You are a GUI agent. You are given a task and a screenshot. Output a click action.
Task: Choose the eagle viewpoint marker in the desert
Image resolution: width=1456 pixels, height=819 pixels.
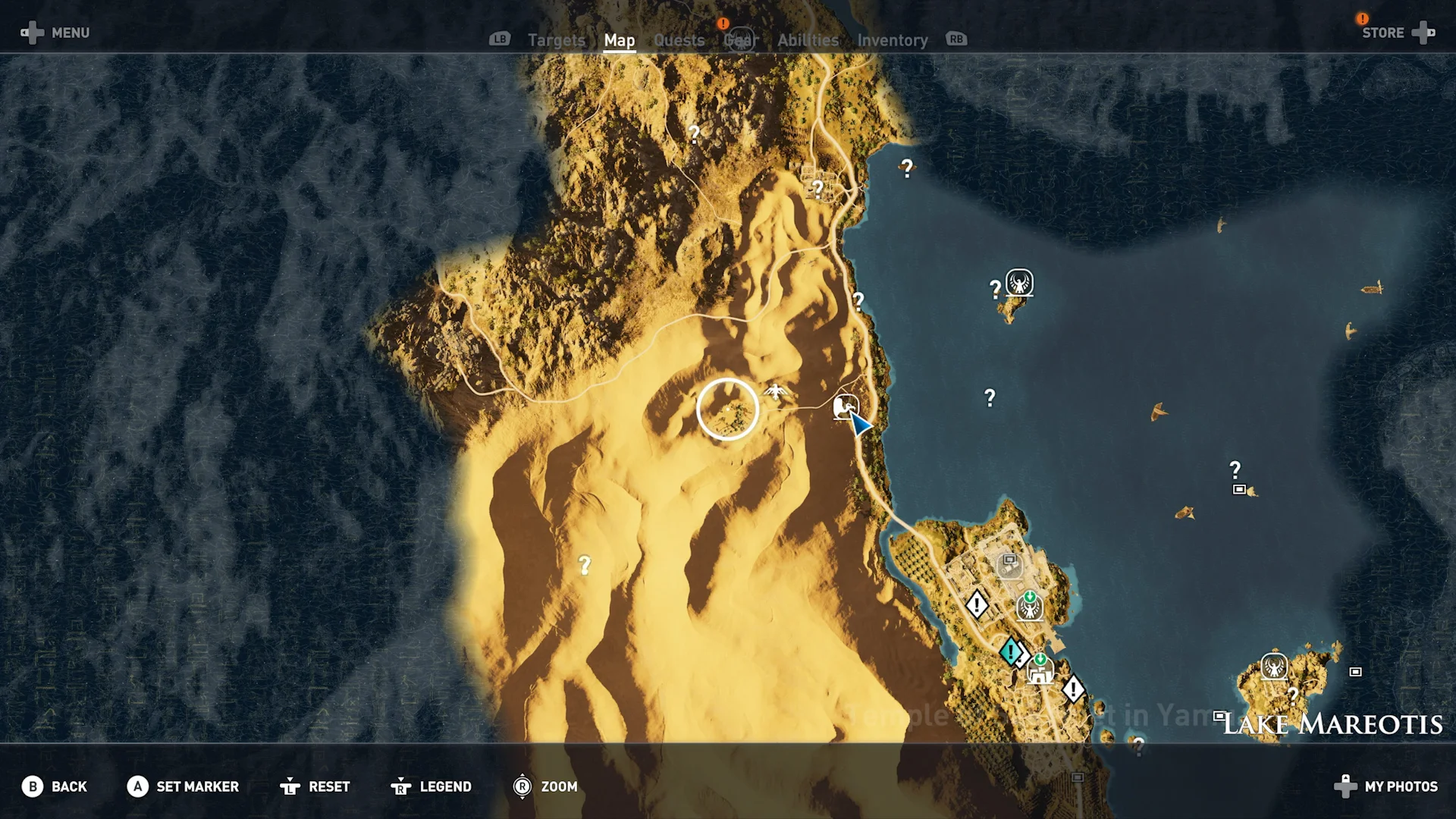(x=776, y=392)
